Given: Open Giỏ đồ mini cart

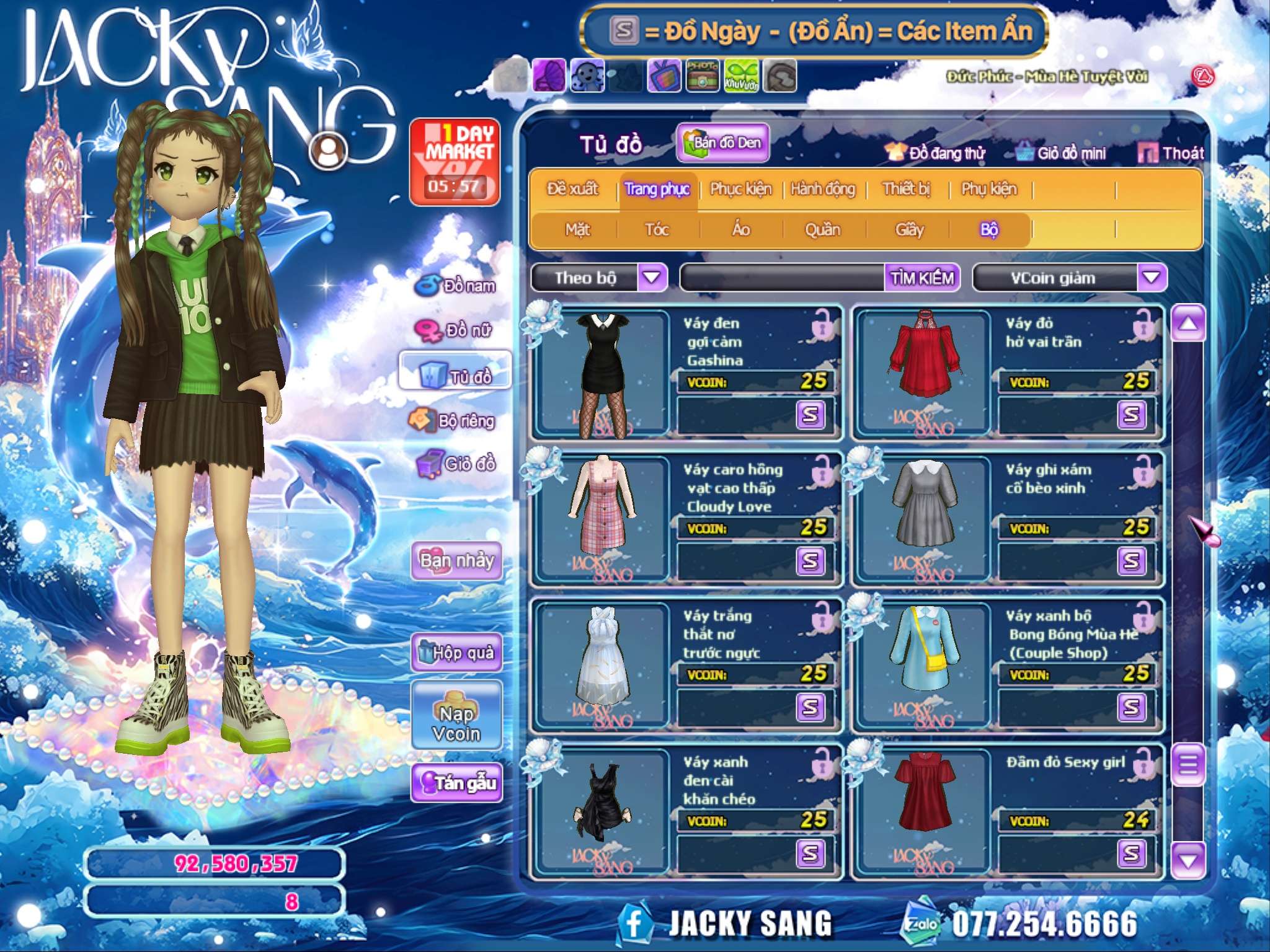Looking at the screenshot, I should (x=1061, y=153).
